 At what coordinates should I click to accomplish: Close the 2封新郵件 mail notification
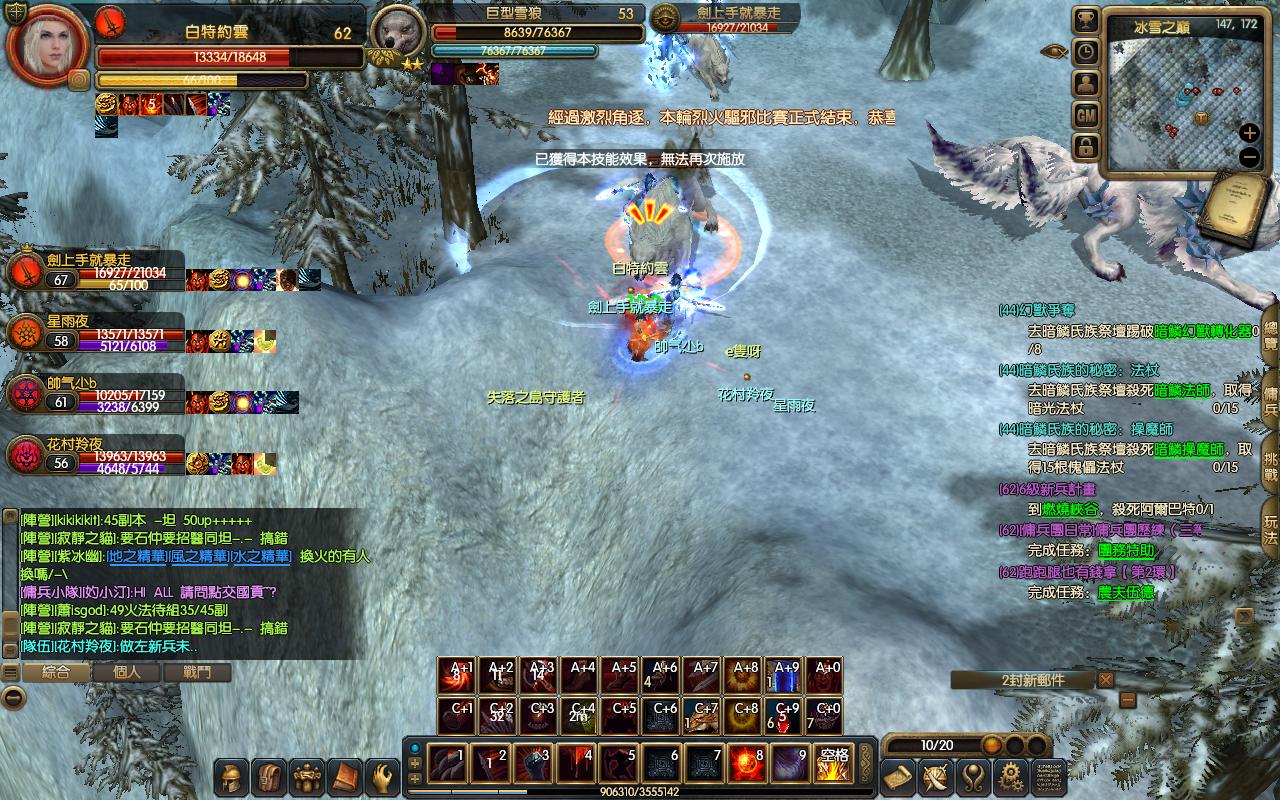point(1105,680)
